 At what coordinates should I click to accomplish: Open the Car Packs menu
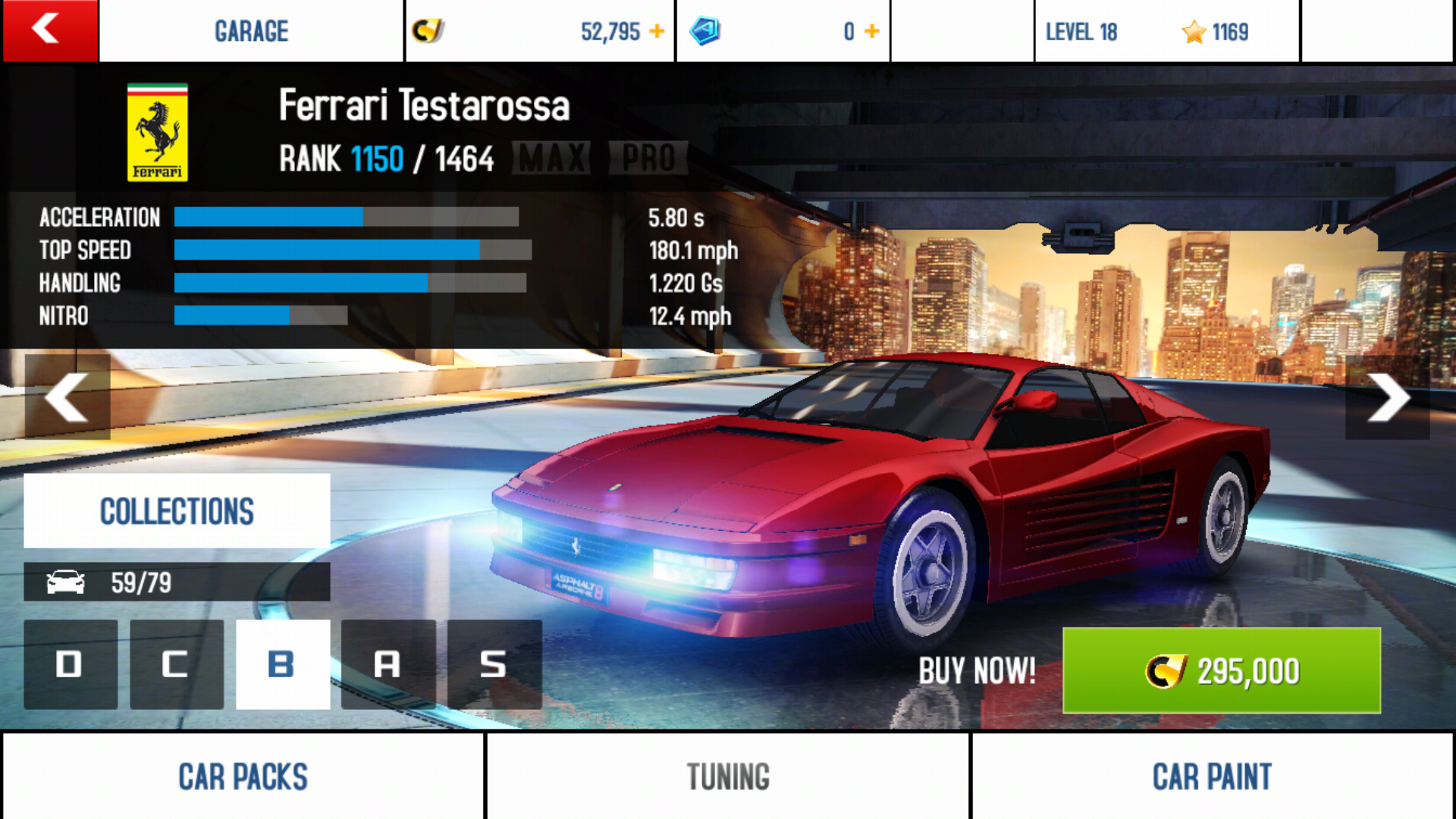(243, 777)
